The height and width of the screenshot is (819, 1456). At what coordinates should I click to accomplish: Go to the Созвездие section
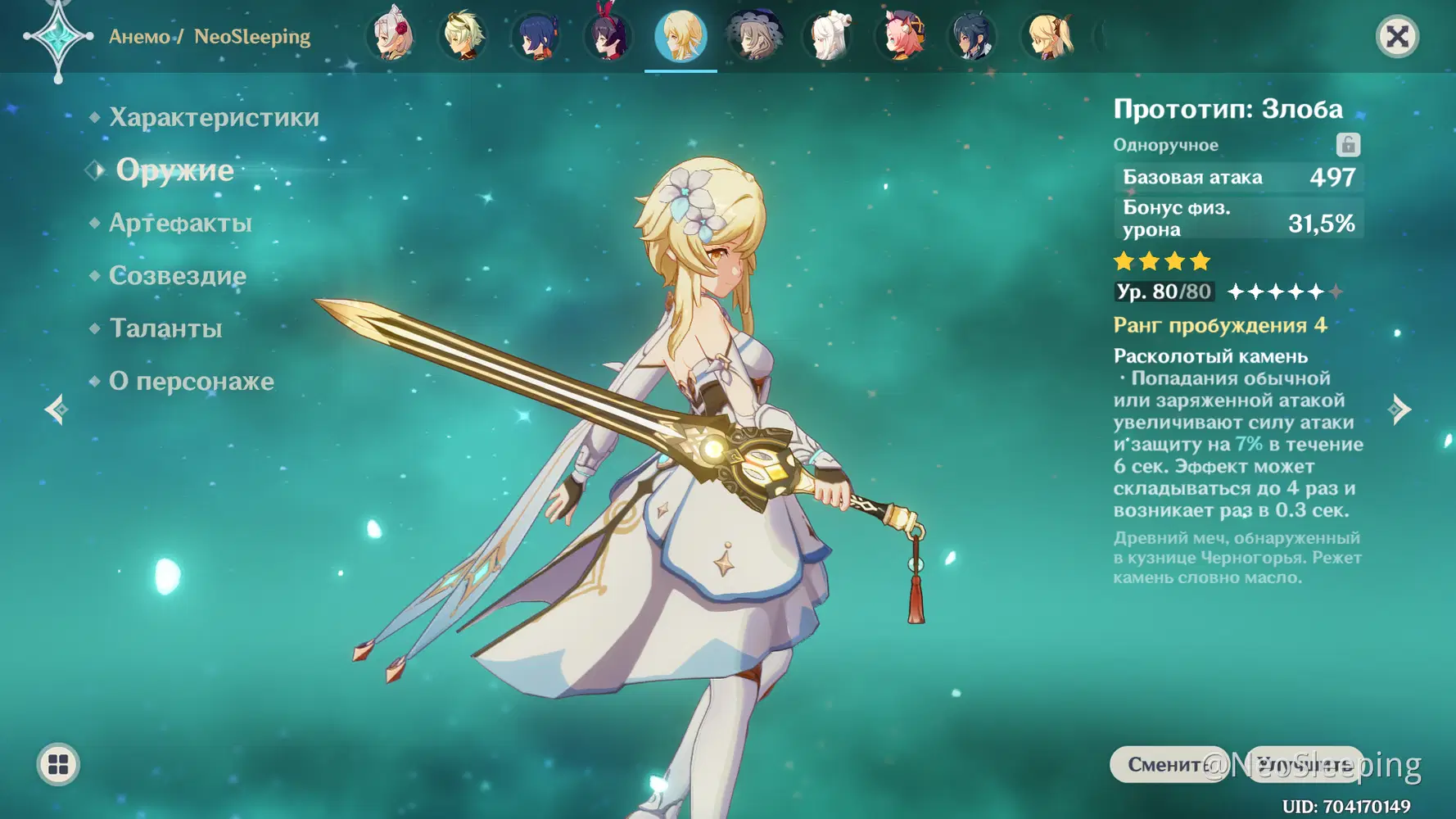point(178,276)
